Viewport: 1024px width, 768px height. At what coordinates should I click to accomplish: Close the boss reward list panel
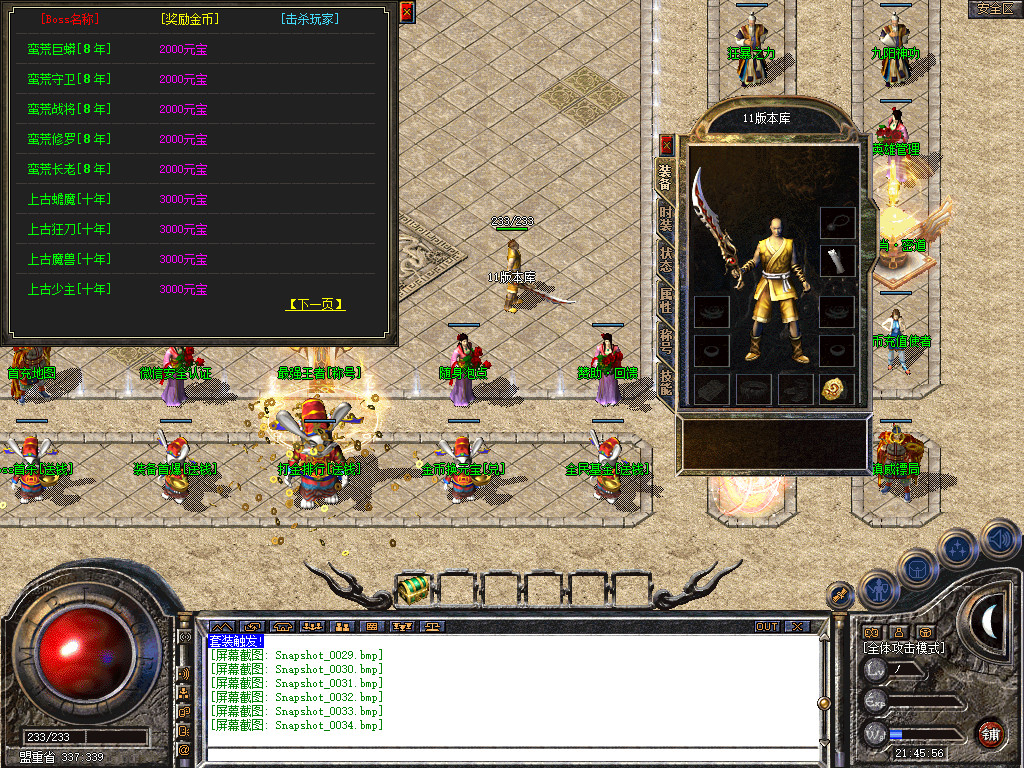(406, 12)
